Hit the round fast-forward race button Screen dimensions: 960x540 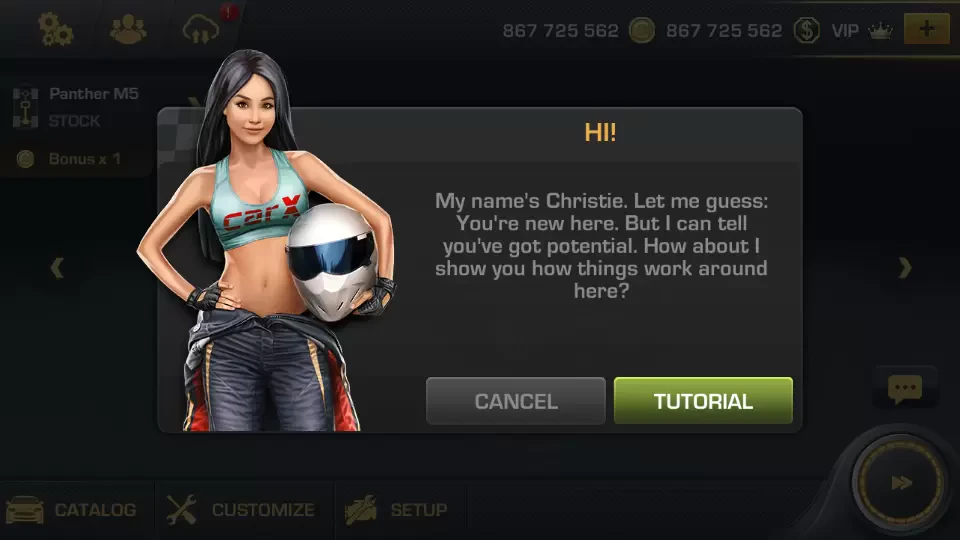pos(902,484)
